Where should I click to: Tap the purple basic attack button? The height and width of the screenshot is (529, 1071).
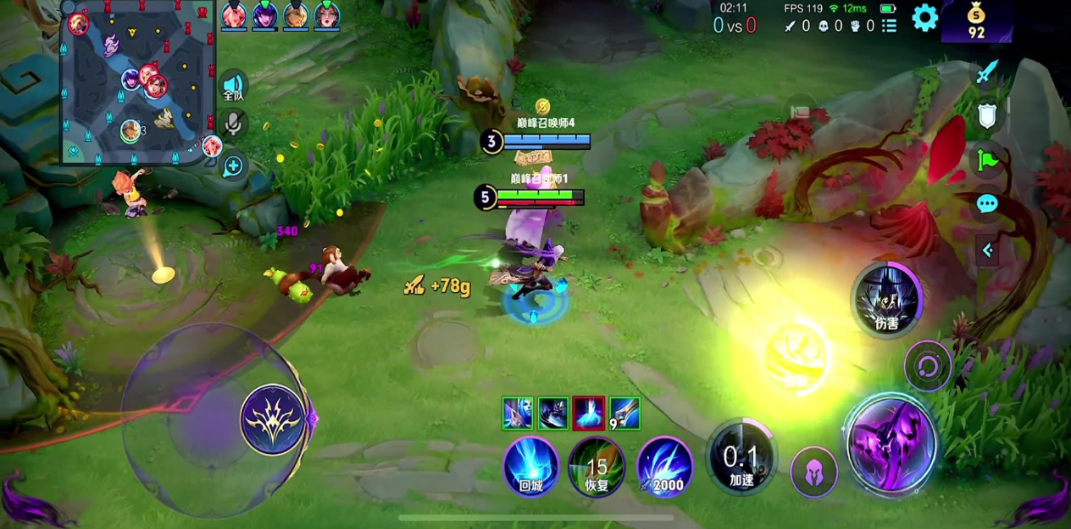click(x=891, y=444)
